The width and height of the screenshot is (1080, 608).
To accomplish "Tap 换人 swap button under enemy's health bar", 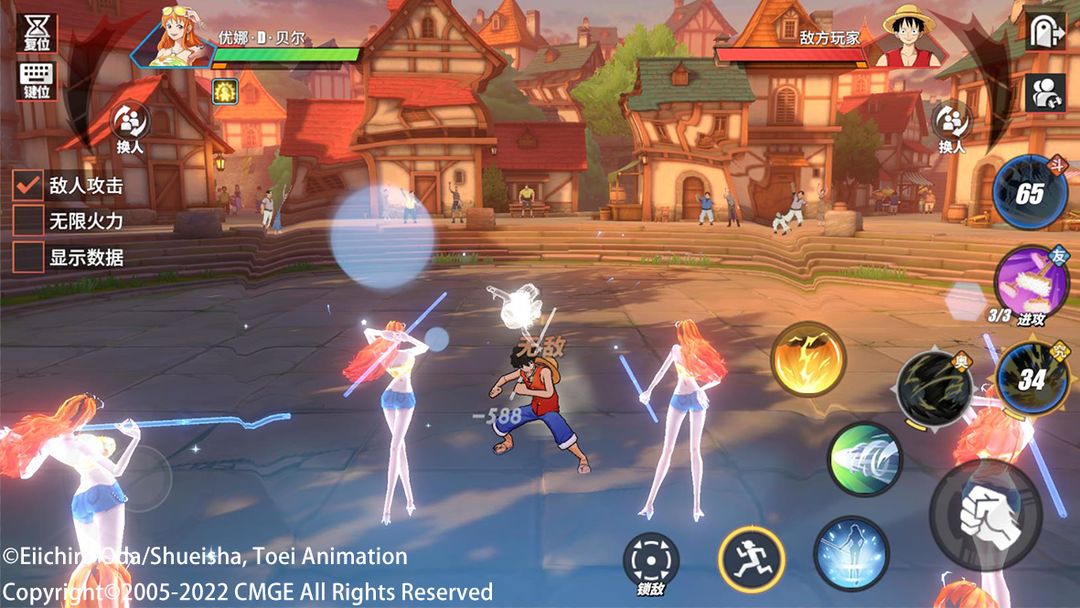I will click(x=951, y=127).
